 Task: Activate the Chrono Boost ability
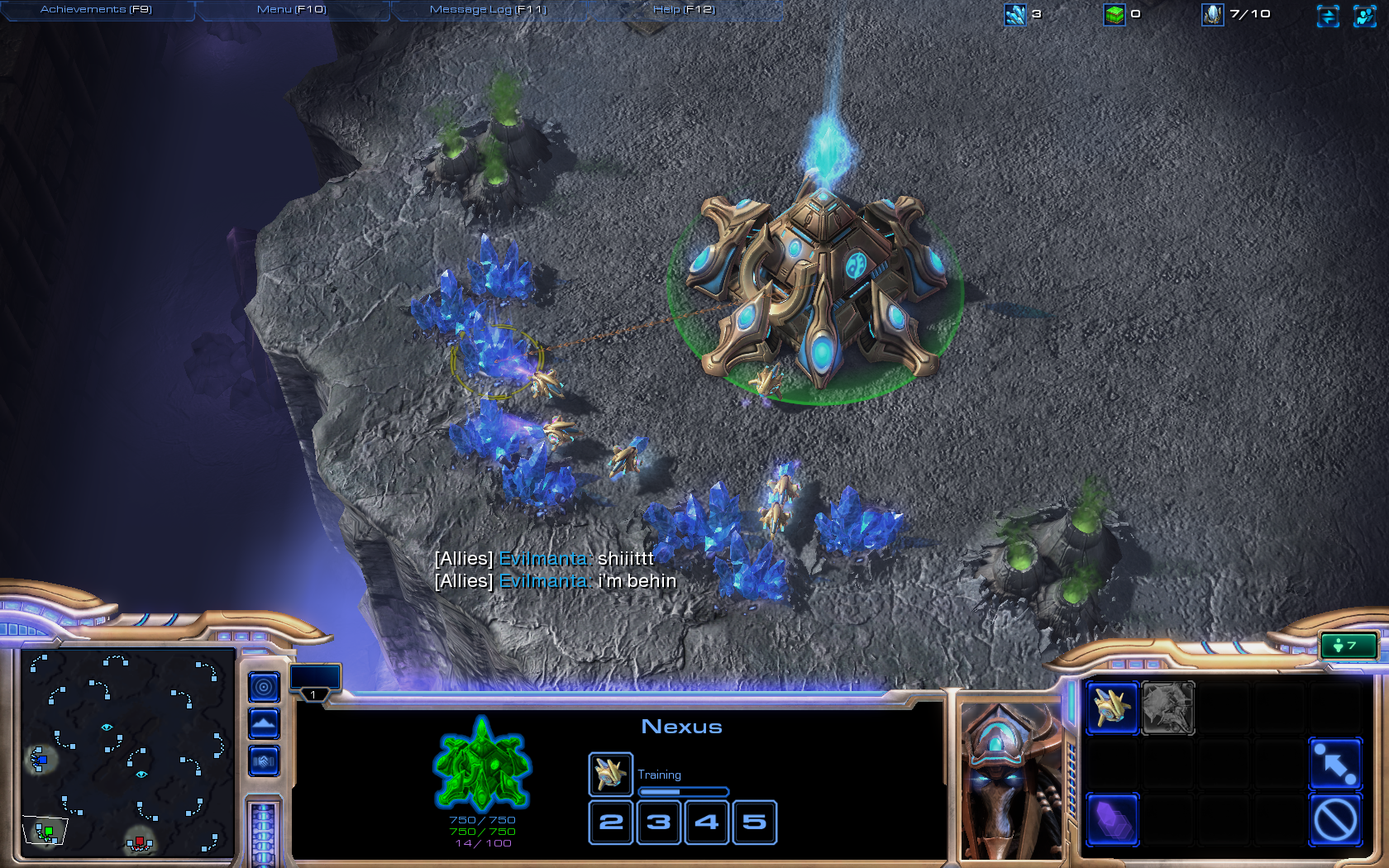click(x=1112, y=820)
